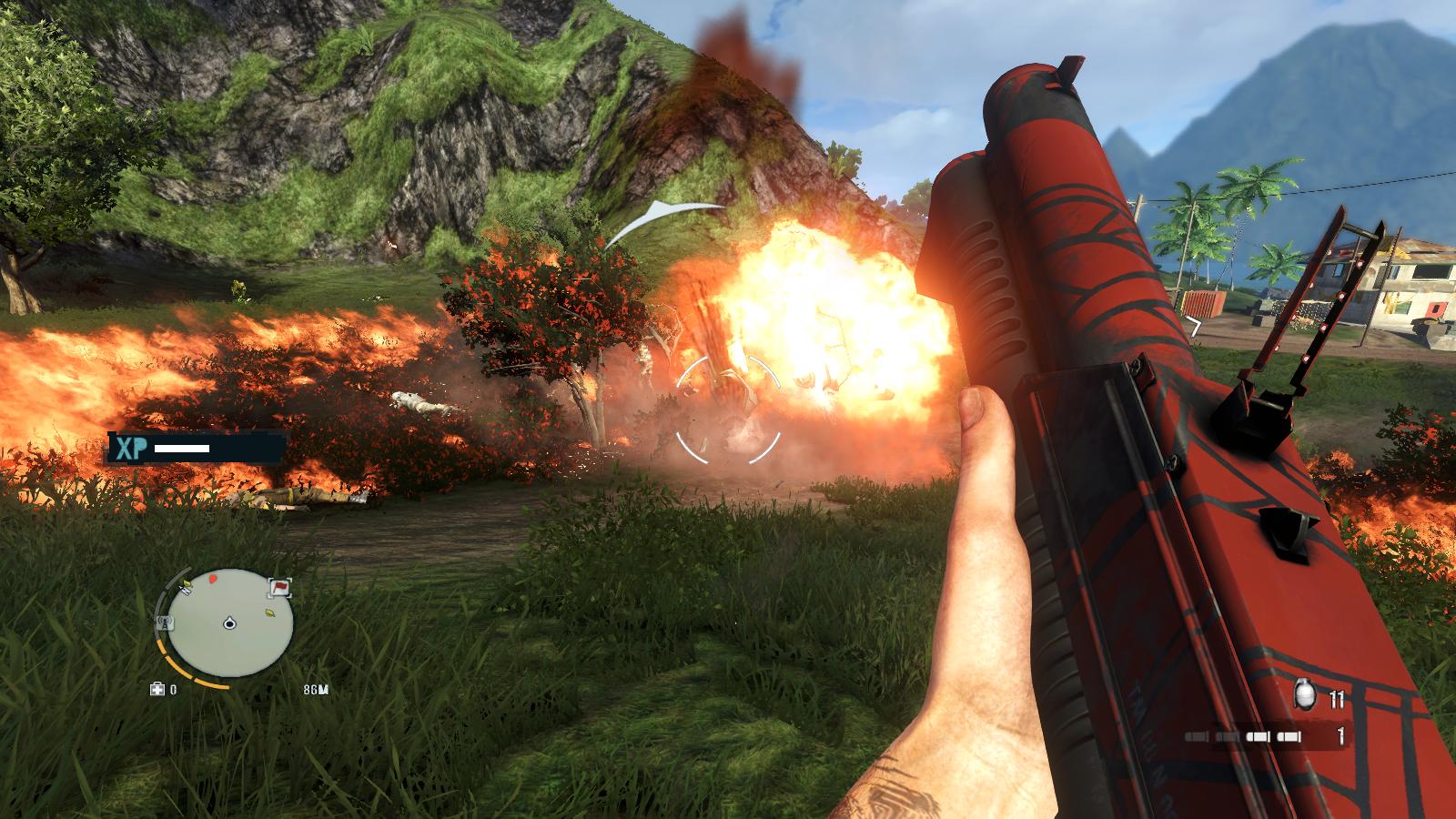The width and height of the screenshot is (1456, 819).
Task: Select the red flag outpost marker
Action: (278, 590)
